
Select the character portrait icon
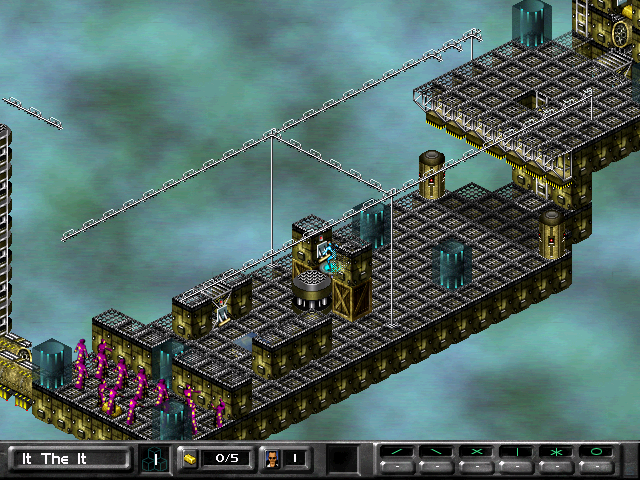click(x=271, y=459)
